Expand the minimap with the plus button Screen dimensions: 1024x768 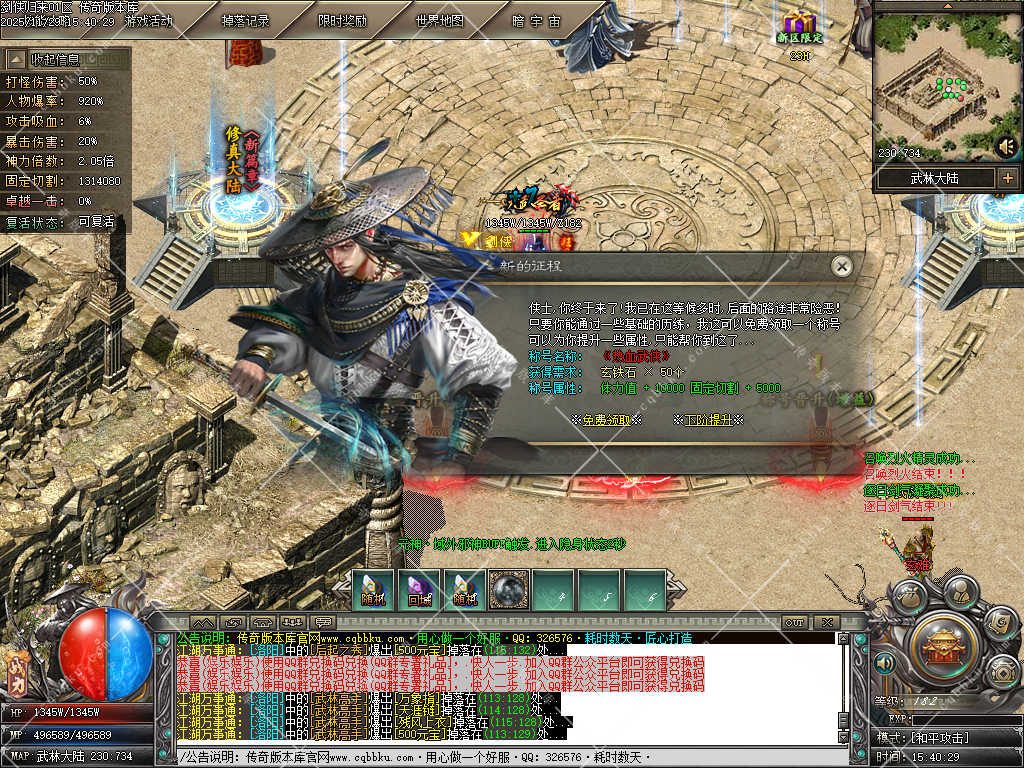point(1007,179)
